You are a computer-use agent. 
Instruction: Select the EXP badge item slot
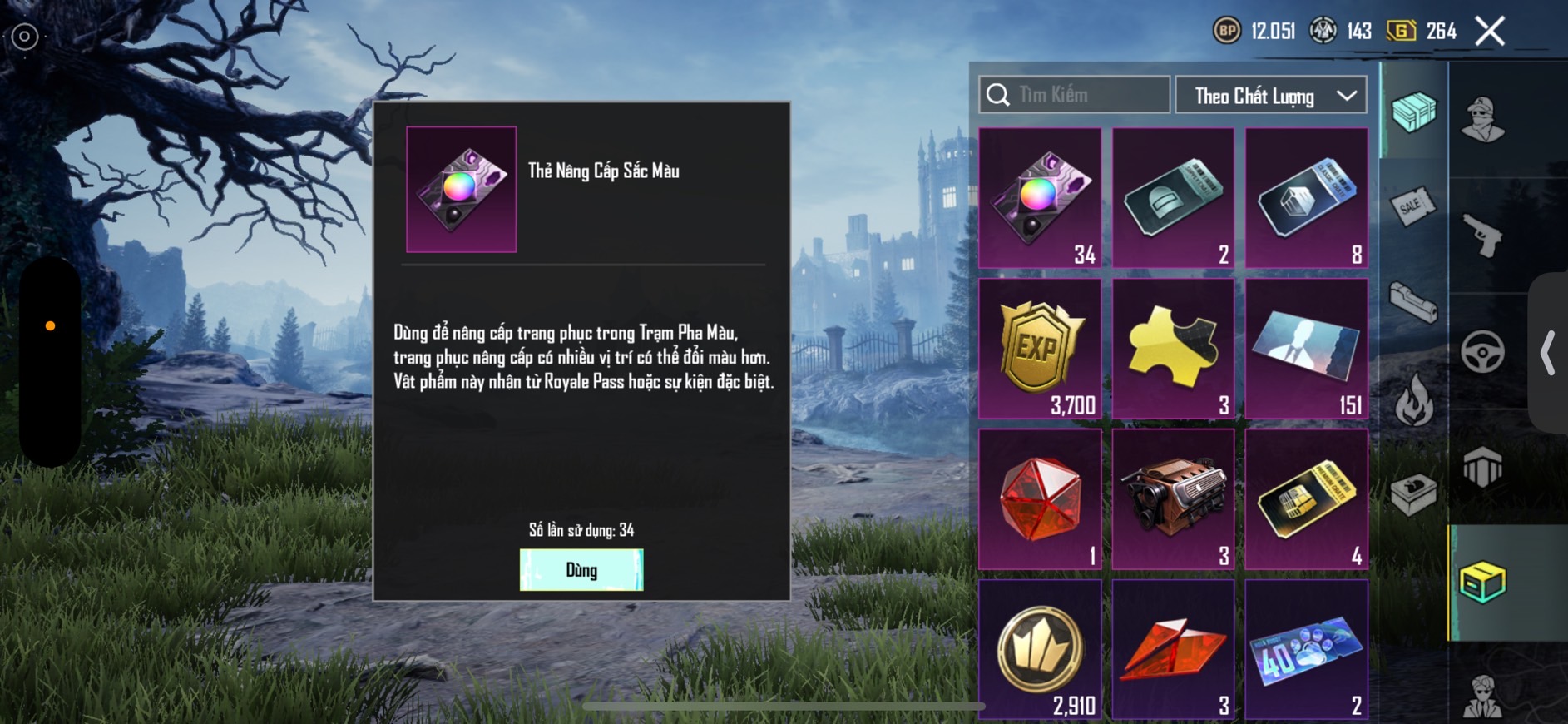(1040, 349)
